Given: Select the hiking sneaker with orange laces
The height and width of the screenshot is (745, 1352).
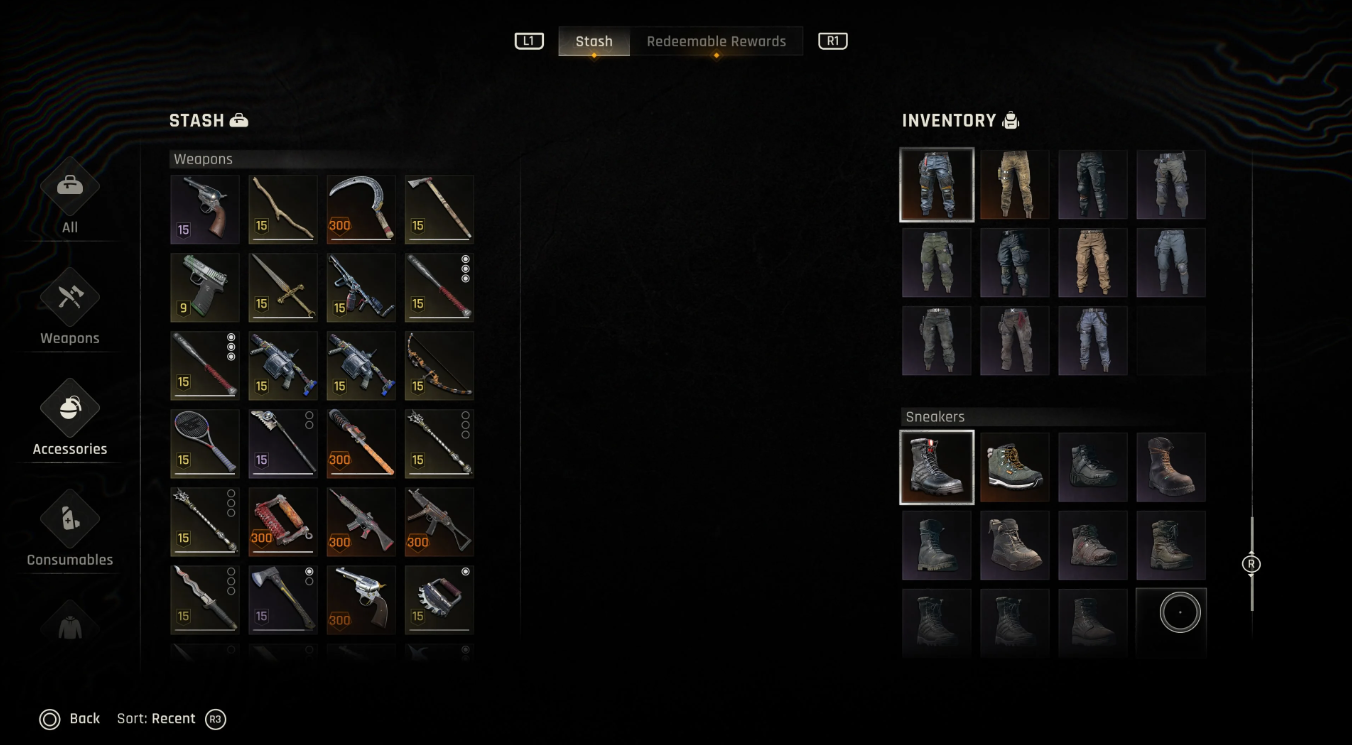Looking at the screenshot, I should [1015, 467].
